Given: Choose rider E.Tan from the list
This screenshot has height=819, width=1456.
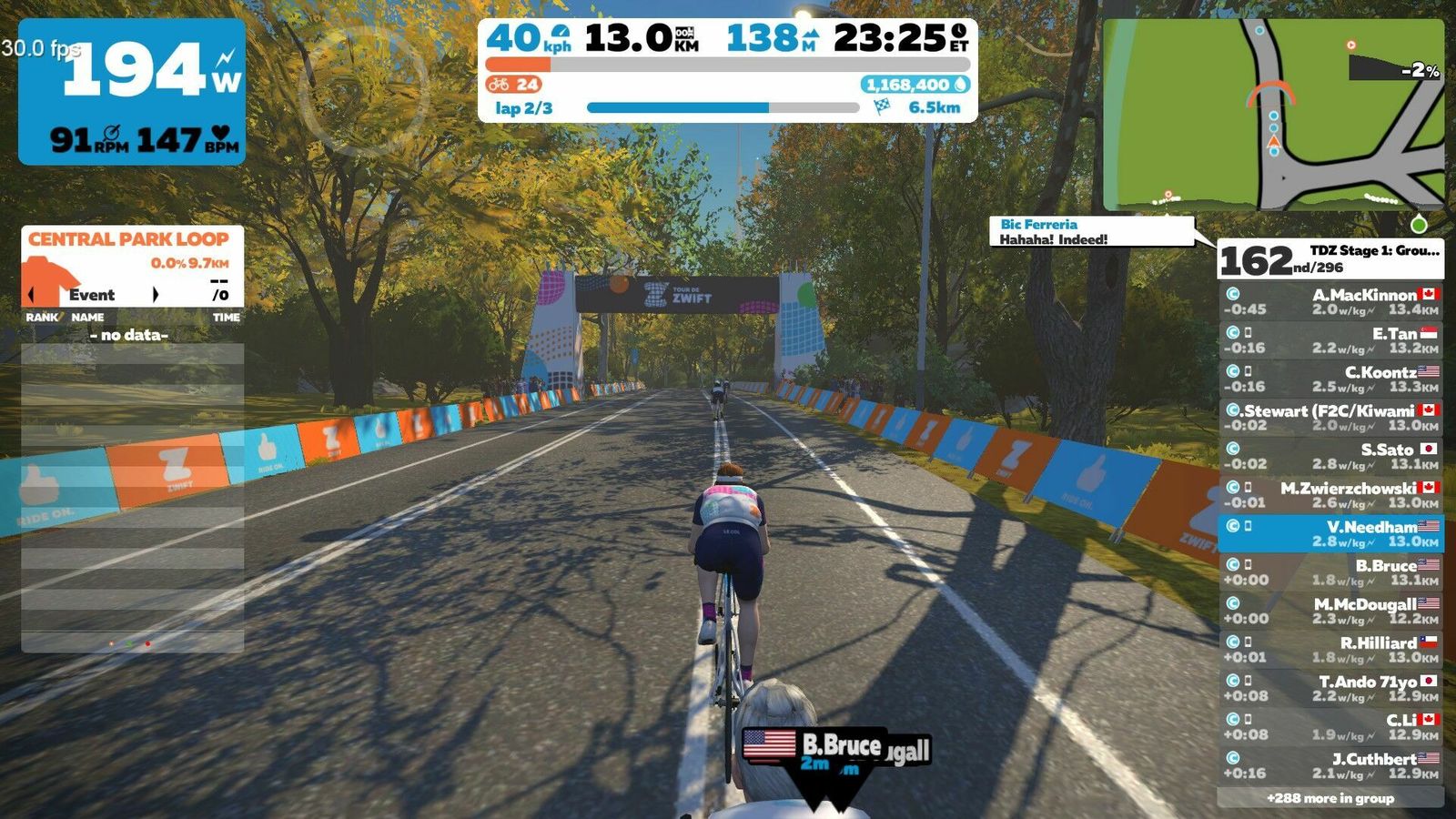Looking at the screenshot, I should point(1330,340).
